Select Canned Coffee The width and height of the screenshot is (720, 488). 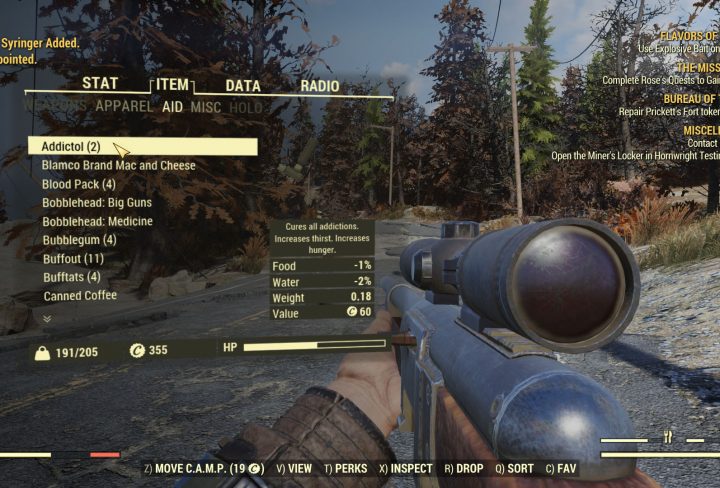tap(79, 296)
